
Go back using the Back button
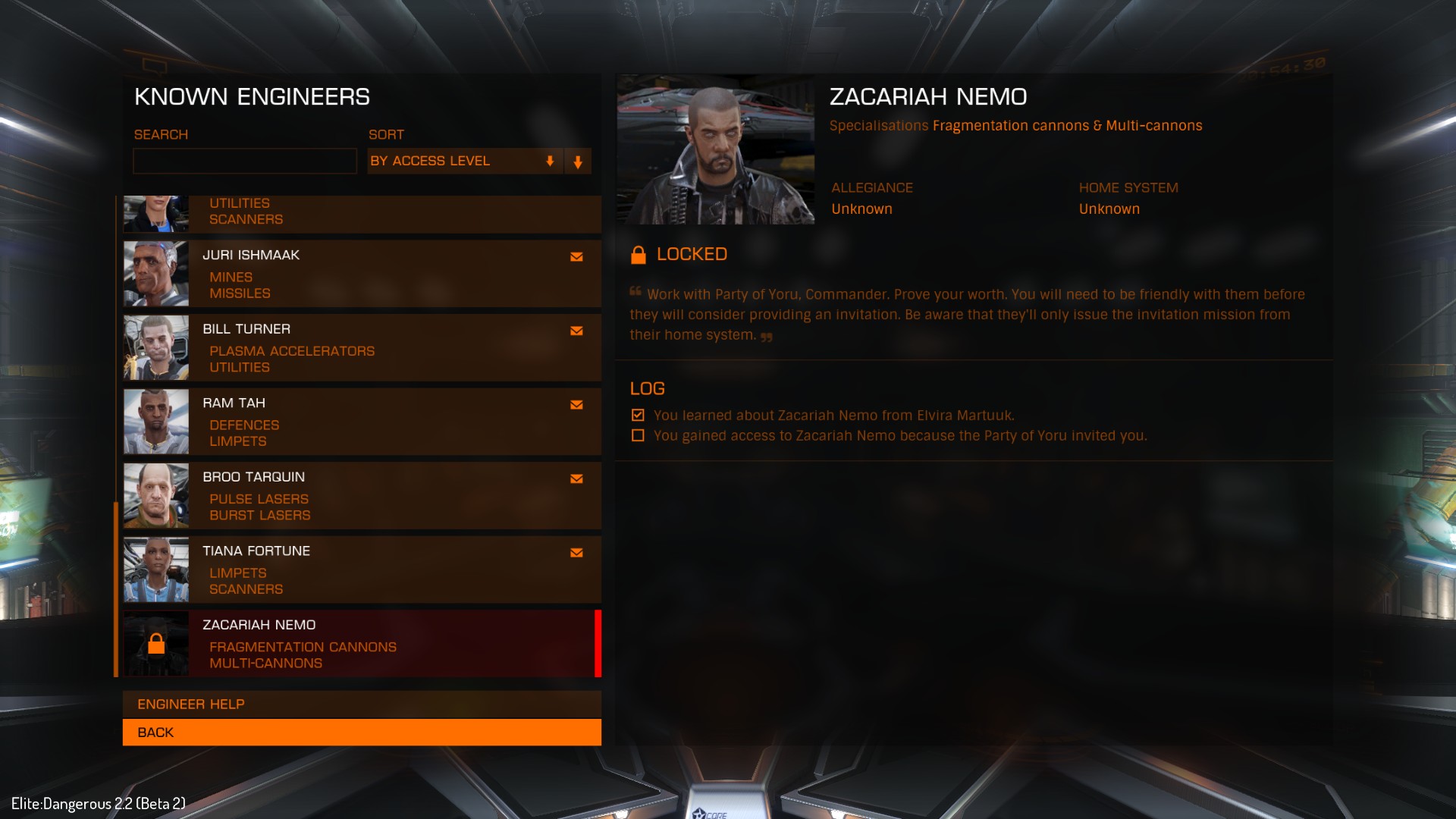tap(362, 733)
